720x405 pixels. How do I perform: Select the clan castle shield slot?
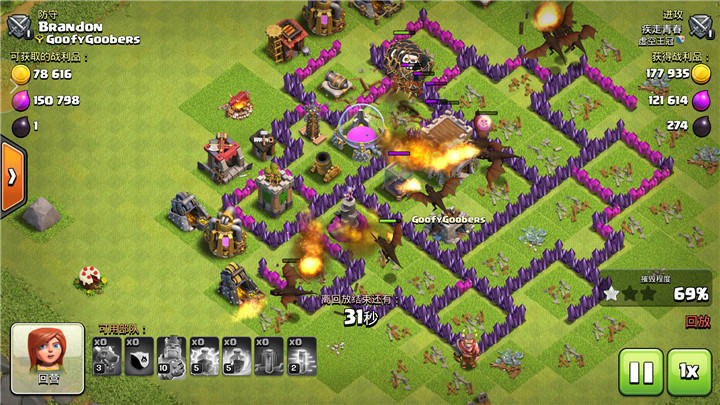pos(139,355)
